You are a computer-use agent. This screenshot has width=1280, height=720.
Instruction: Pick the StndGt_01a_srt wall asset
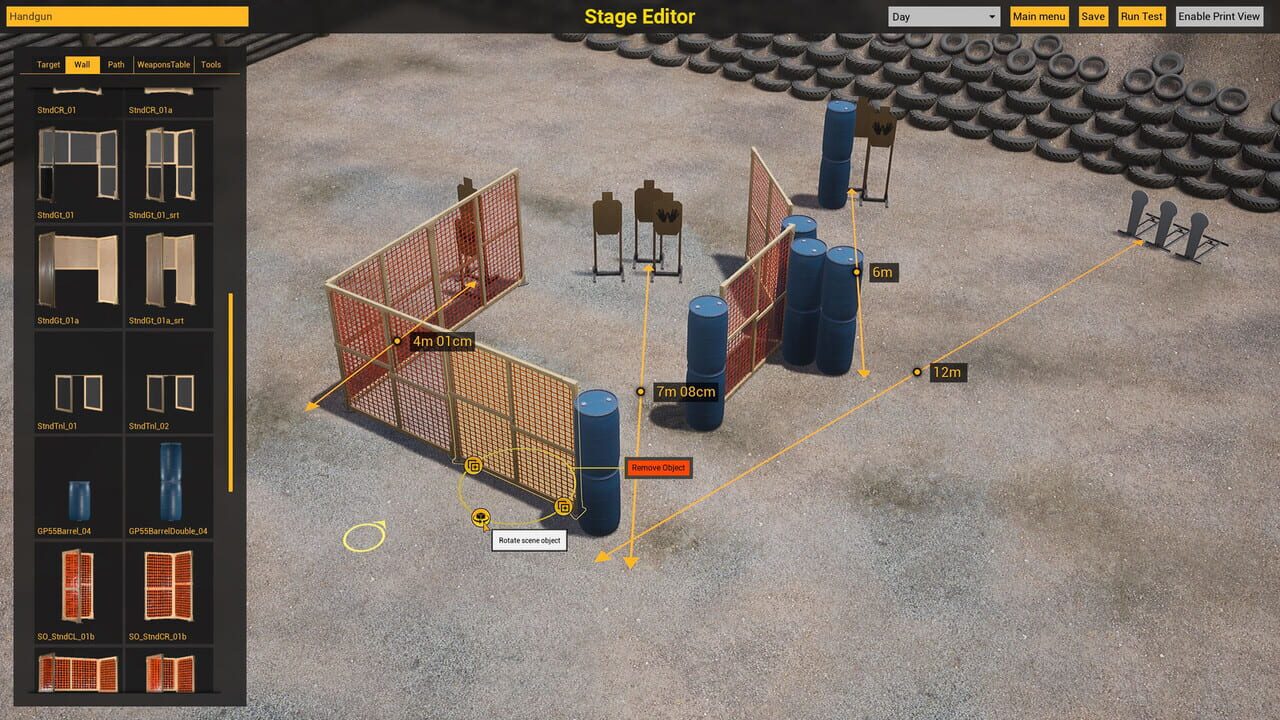tap(168, 272)
